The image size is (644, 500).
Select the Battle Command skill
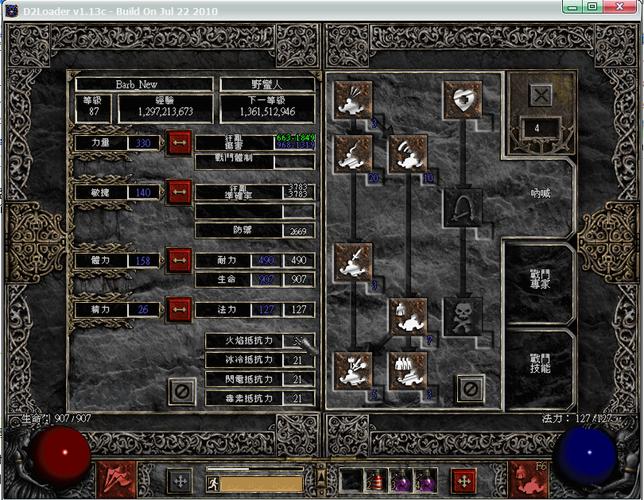pyautogui.click(x=407, y=369)
